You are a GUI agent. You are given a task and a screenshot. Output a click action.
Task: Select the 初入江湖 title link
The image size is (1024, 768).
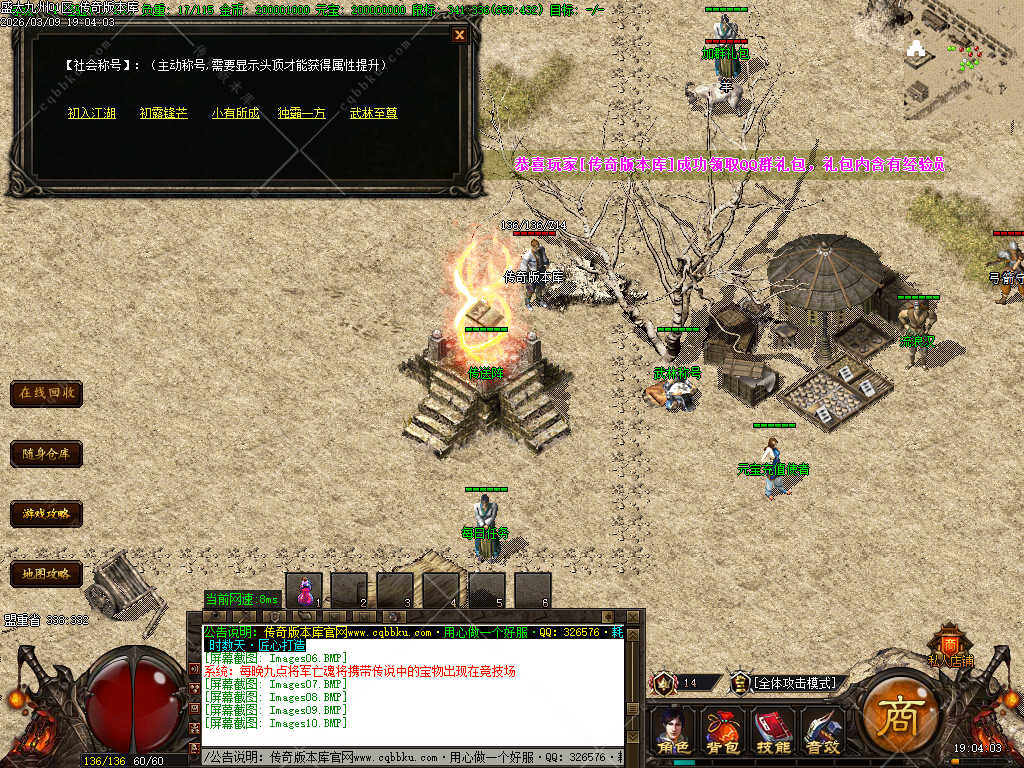click(92, 113)
